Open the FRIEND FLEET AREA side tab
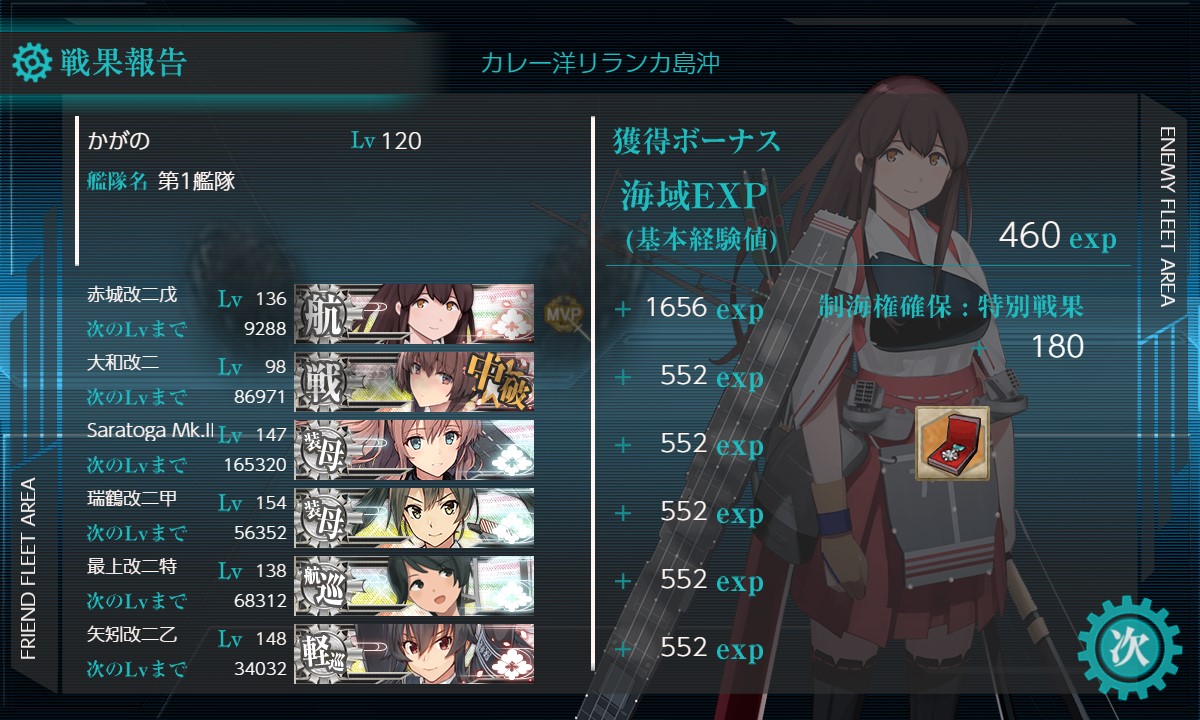 (28, 570)
